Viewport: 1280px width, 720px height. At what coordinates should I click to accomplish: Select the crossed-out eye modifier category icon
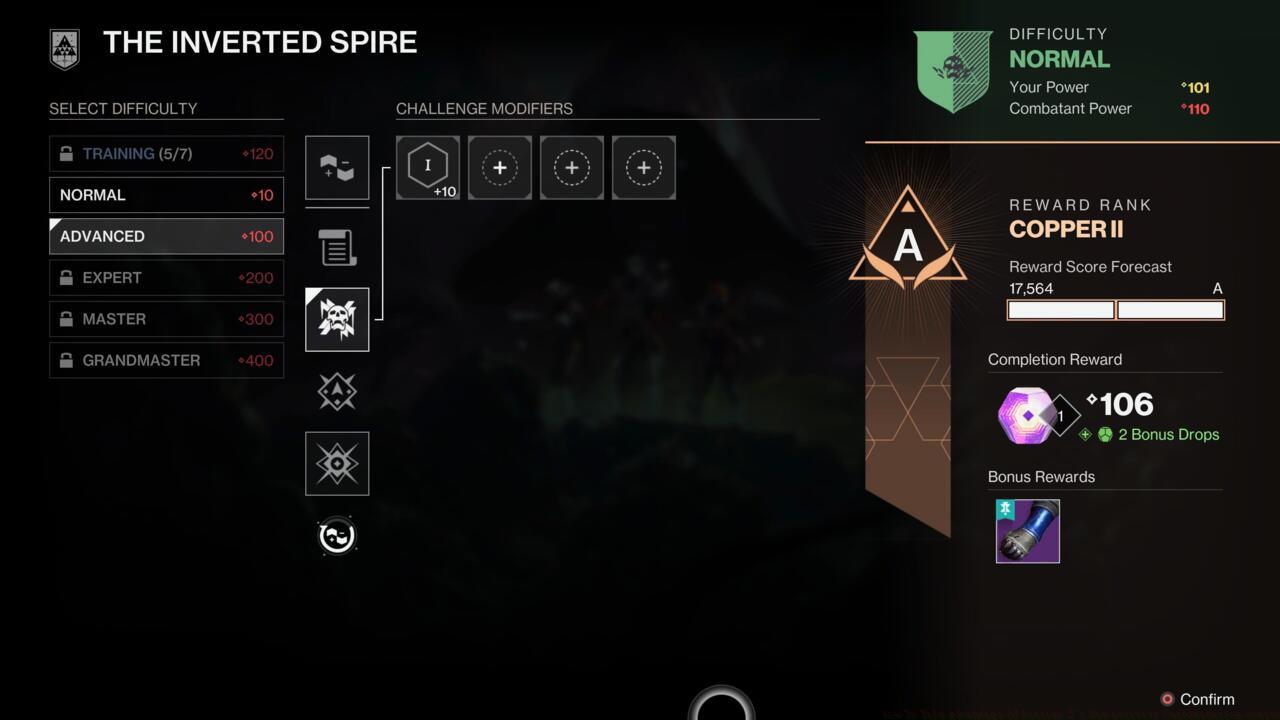[336, 463]
